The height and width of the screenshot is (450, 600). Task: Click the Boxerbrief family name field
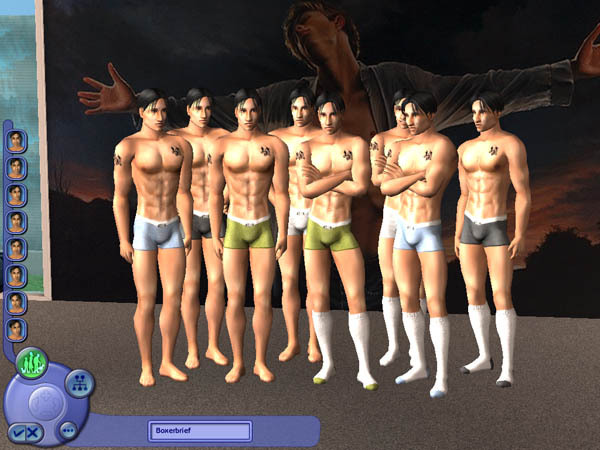click(x=200, y=431)
